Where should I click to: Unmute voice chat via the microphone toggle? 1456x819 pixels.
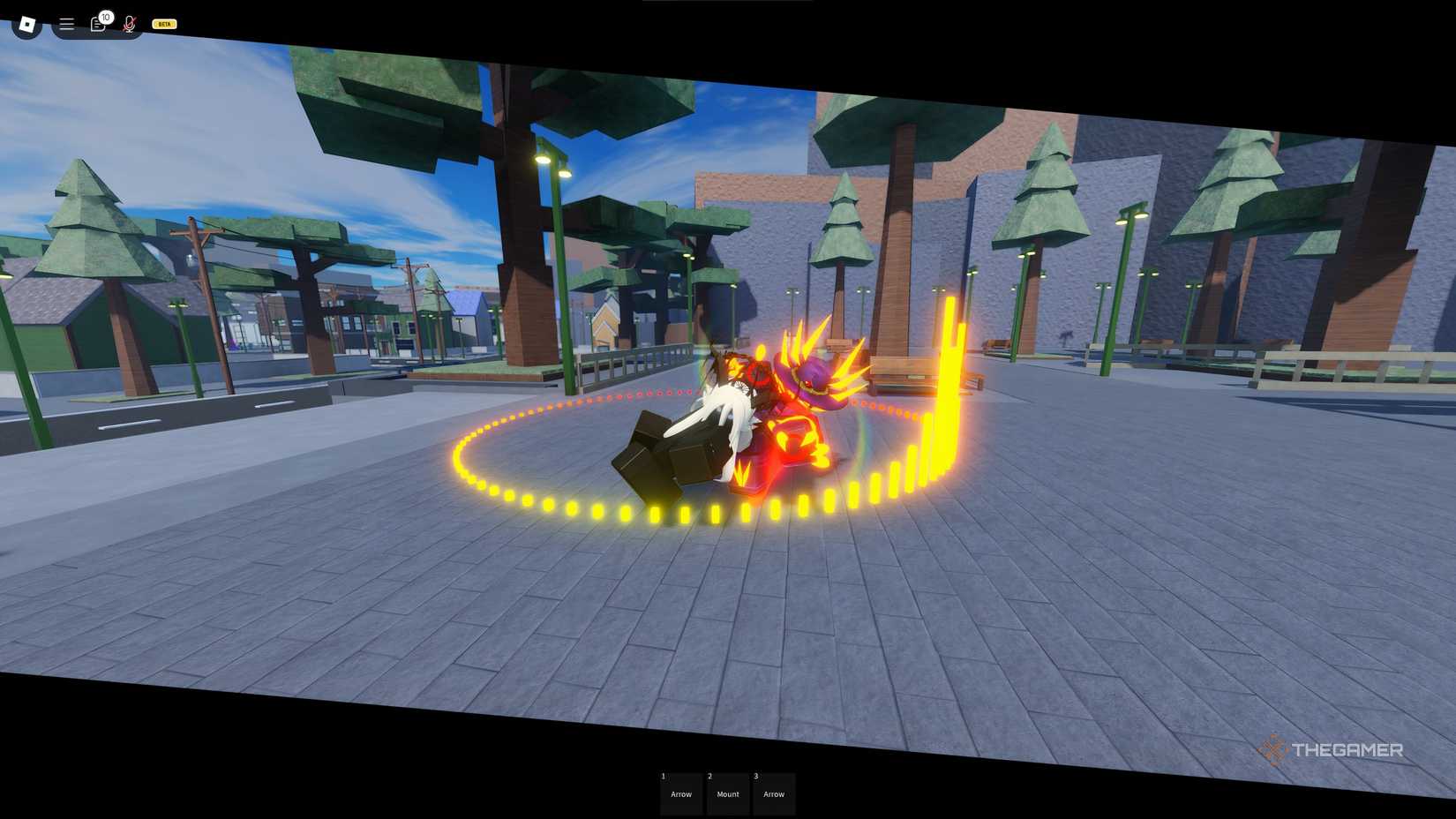[x=129, y=24]
